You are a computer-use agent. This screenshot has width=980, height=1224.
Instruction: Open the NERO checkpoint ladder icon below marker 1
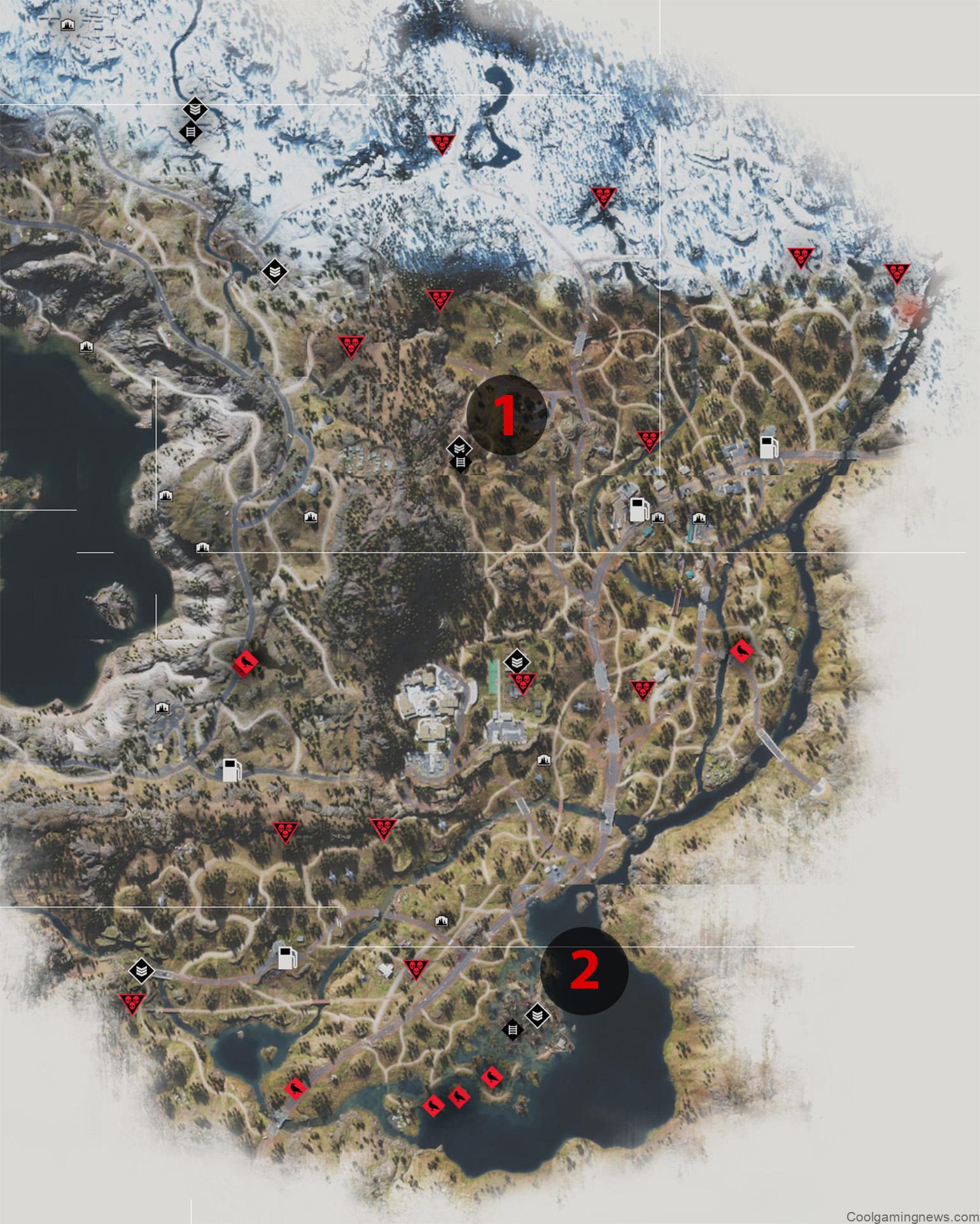(461, 461)
